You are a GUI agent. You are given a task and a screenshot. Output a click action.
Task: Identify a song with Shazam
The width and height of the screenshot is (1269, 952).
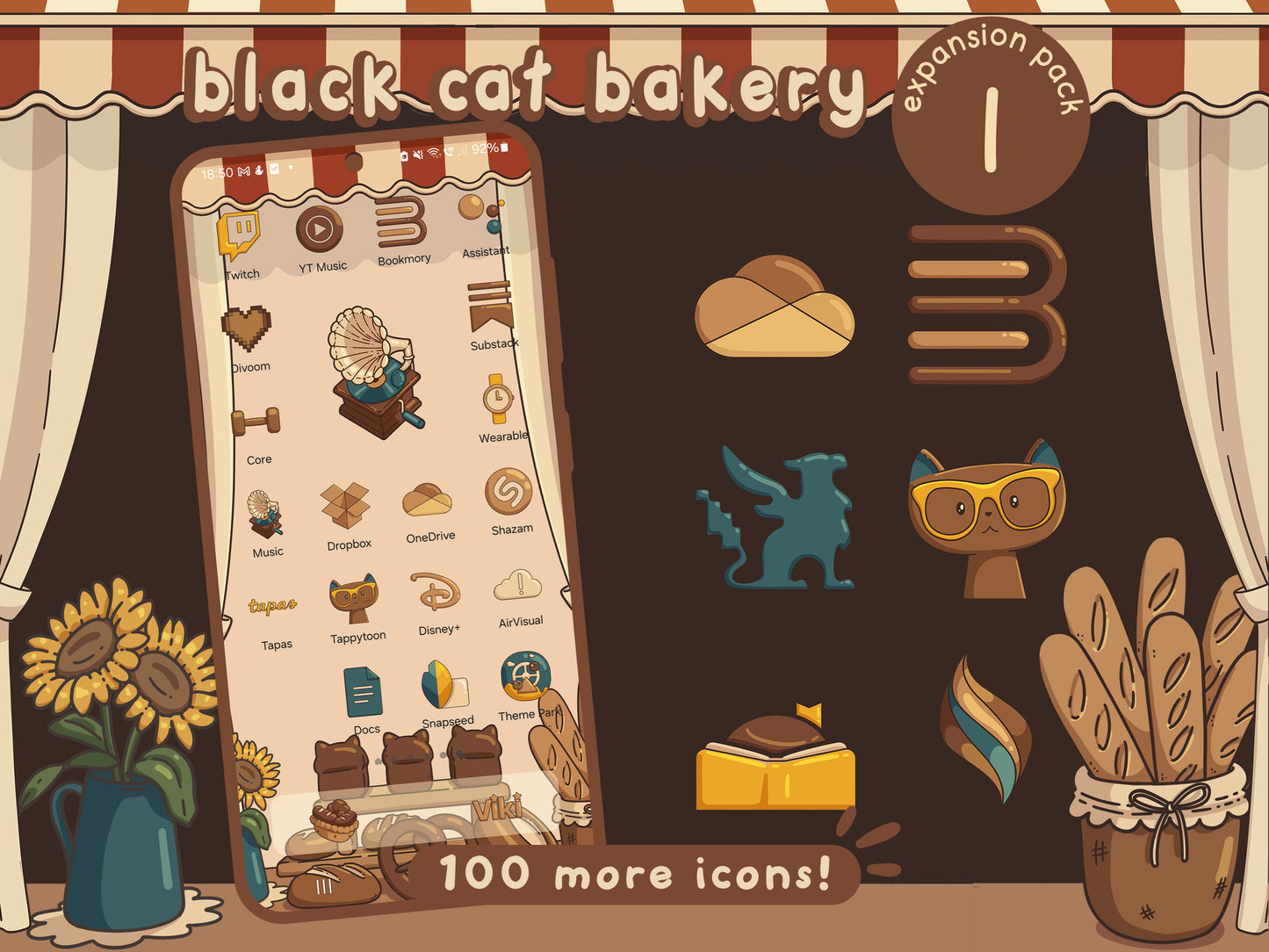(508, 492)
